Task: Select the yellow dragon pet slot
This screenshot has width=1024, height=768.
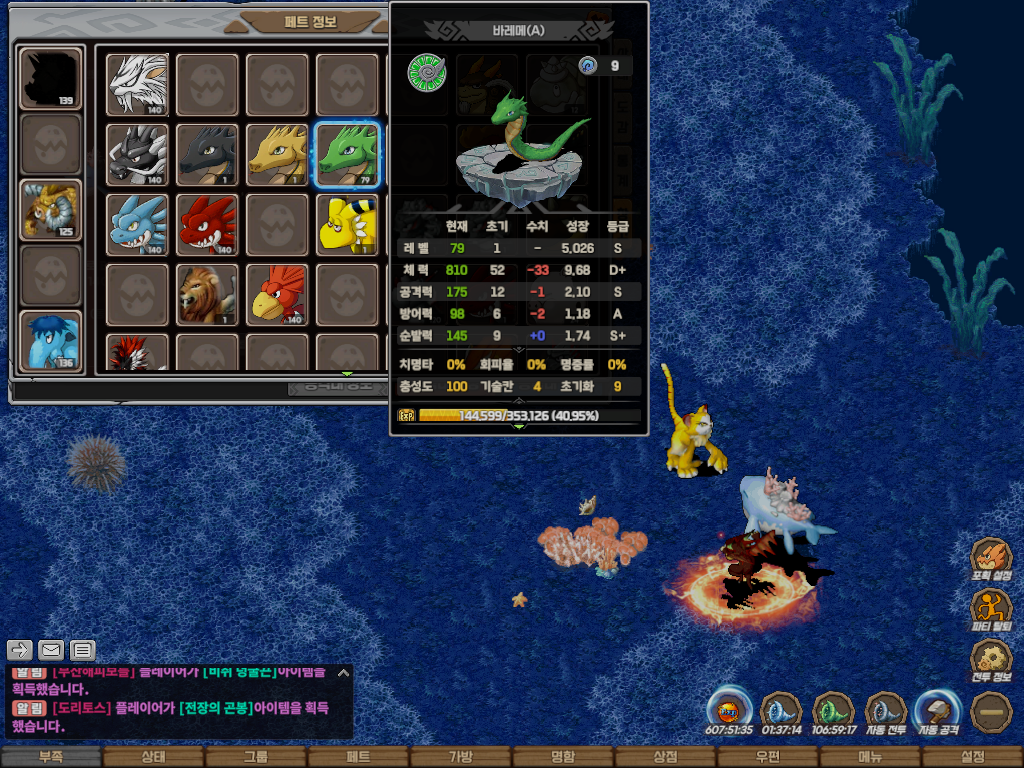Action: [x=278, y=154]
